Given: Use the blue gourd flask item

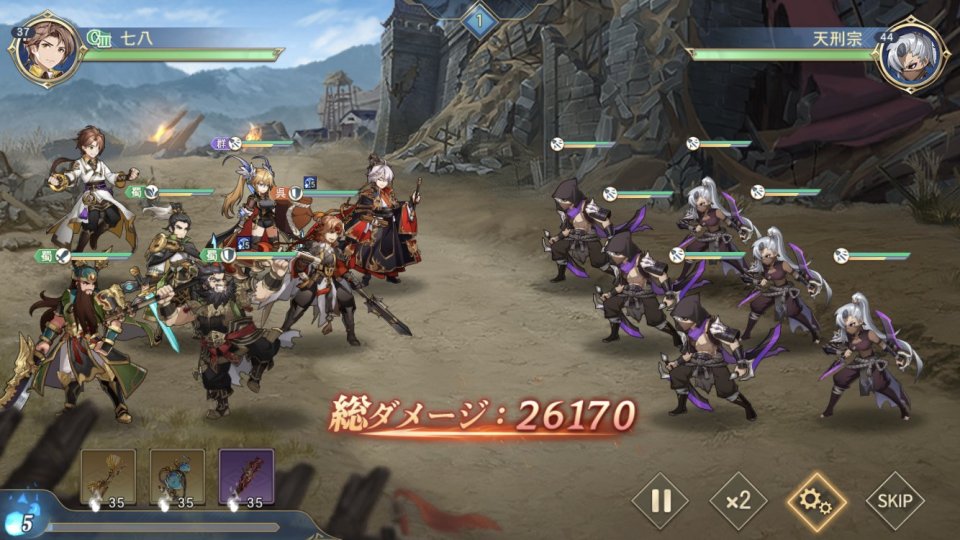Looking at the screenshot, I should (x=177, y=477).
